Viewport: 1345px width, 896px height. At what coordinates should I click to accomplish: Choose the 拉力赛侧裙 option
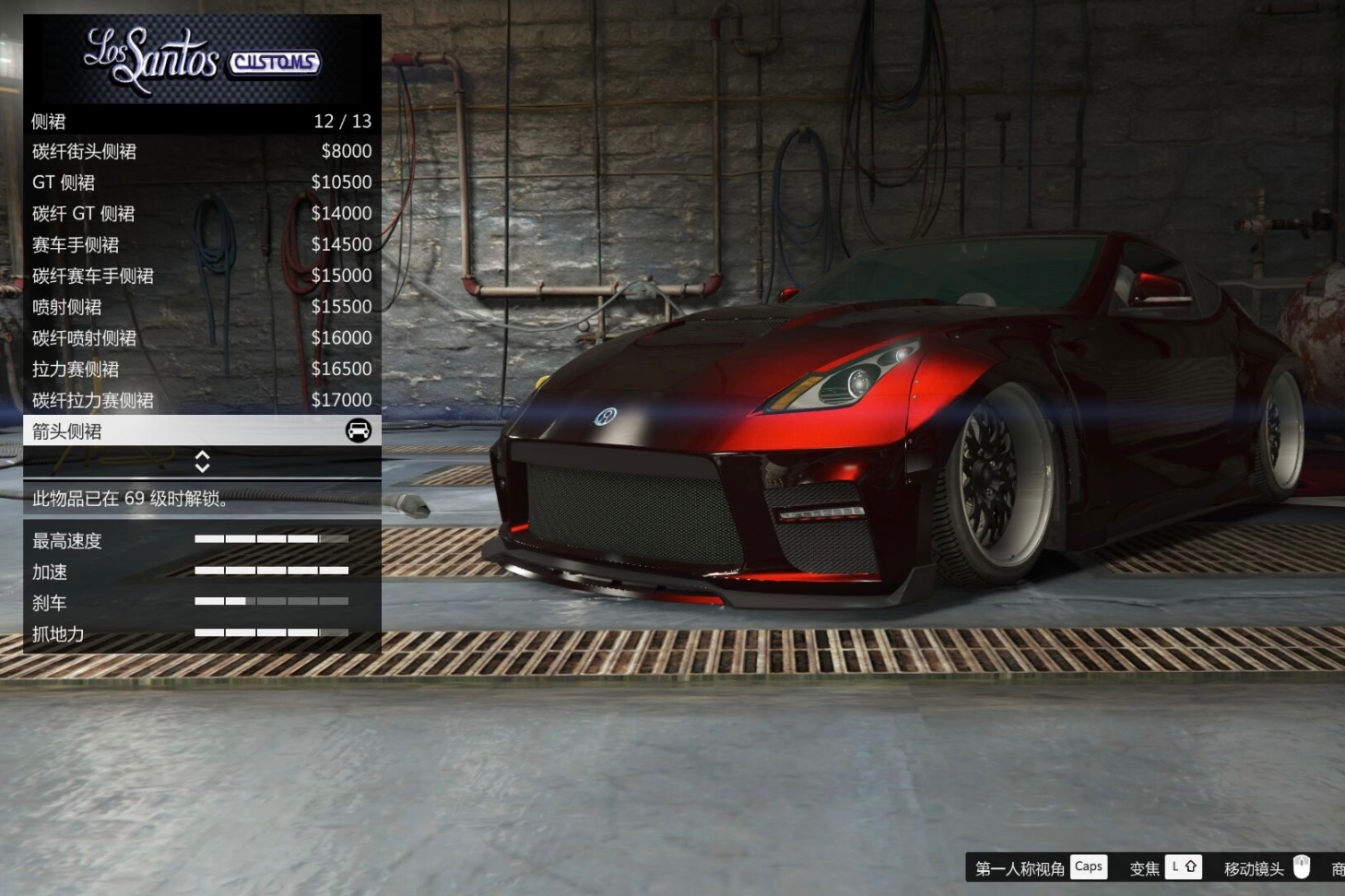point(201,370)
